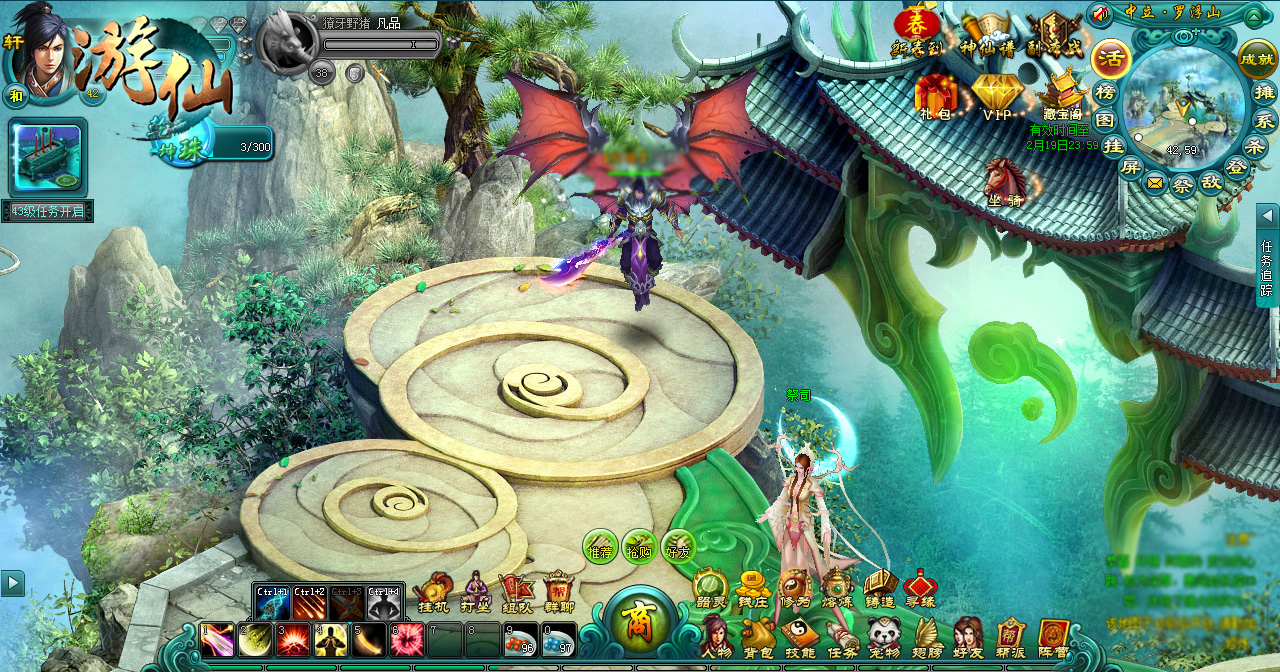Click the 商 shop orb button
This screenshot has height=672, width=1280.
[x=638, y=622]
